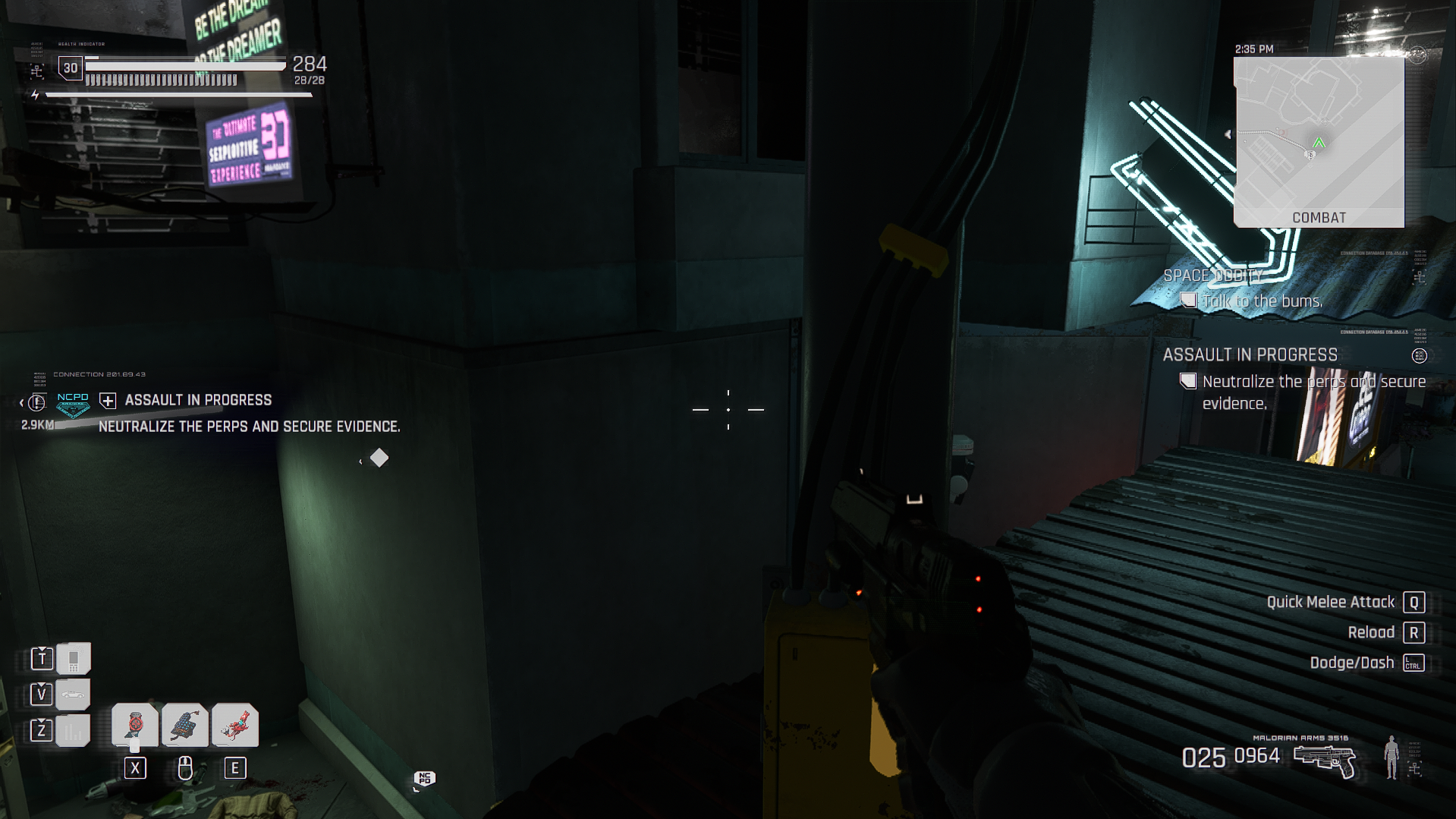The image size is (1456, 819).
Task: Select the red grenade gadget slot
Action: pos(235,726)
